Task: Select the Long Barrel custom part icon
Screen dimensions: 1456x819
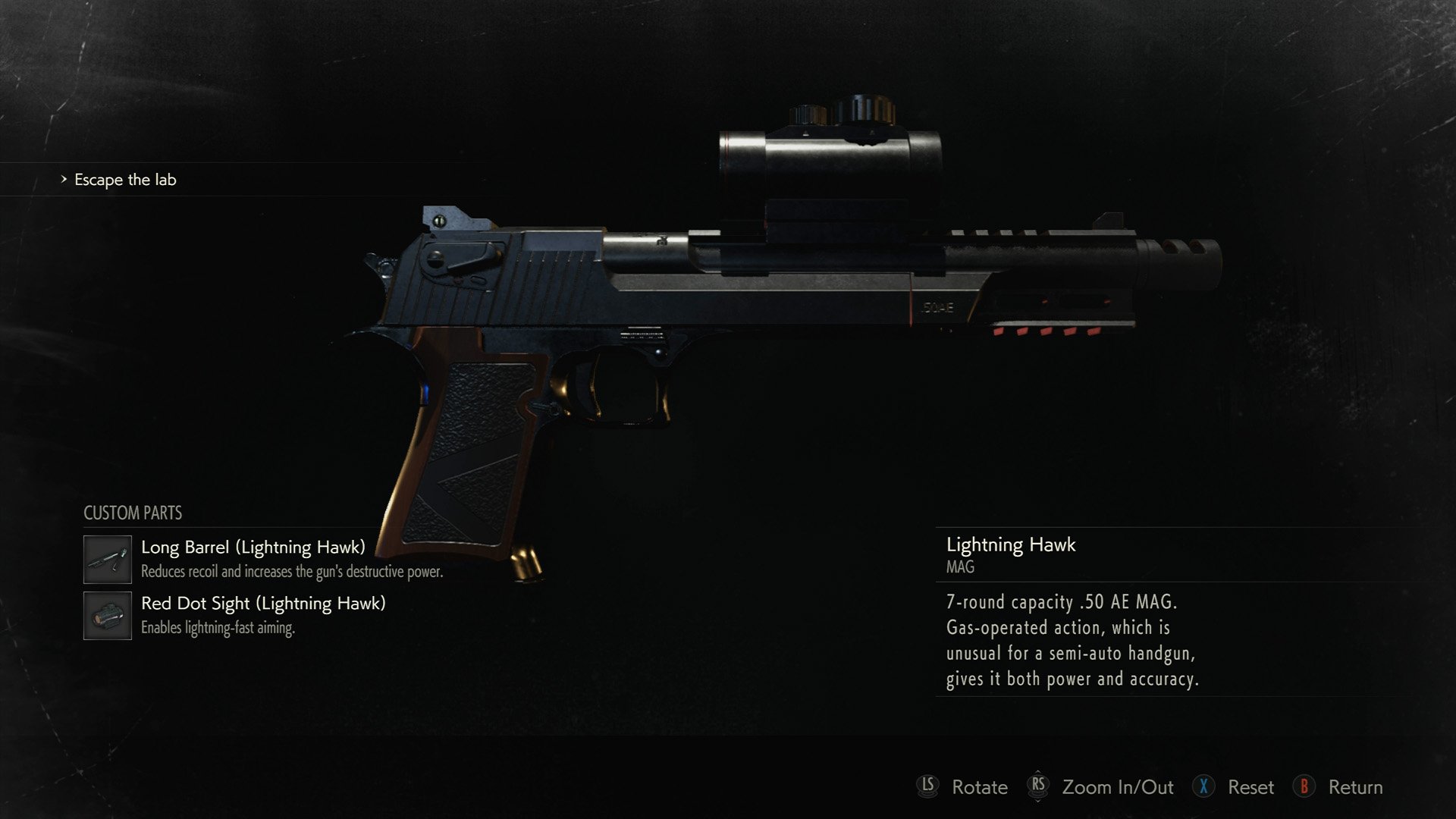Action: click(107, 560)
